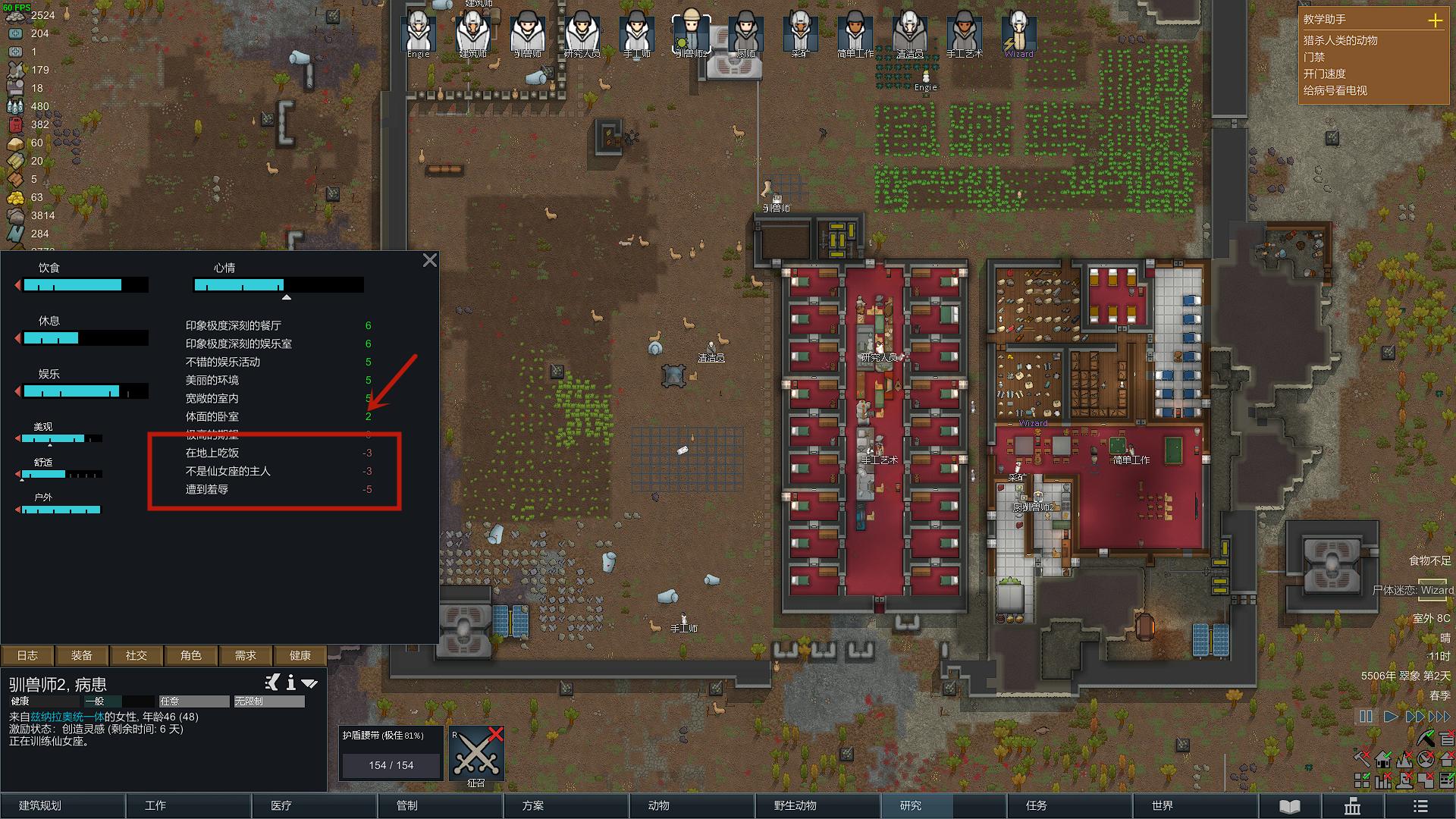Switch to the 角色 character tab

pyautogui.click(x=191, y=655)
